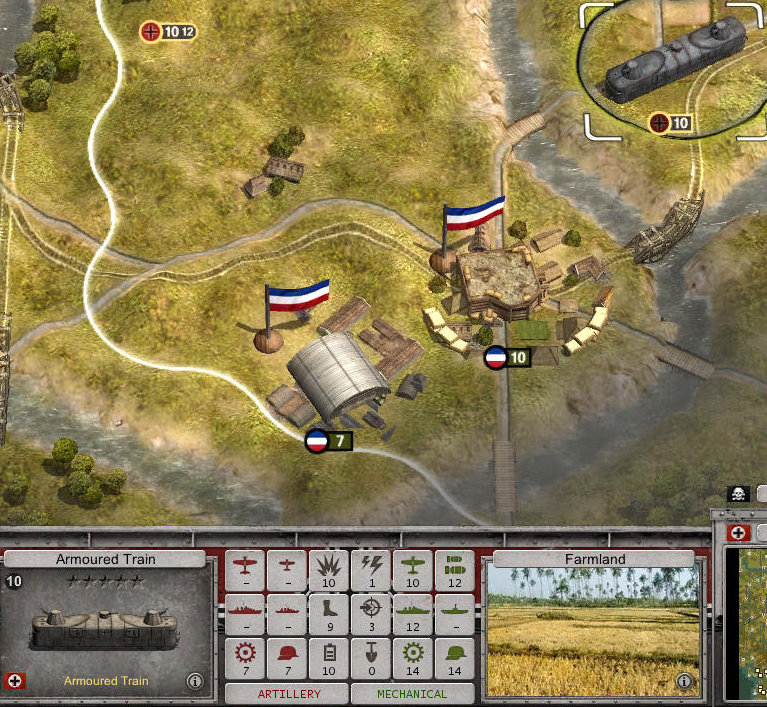767x707 pixels.
Task: Show Farmland terrain details via info button
Action: pos(684,682)
